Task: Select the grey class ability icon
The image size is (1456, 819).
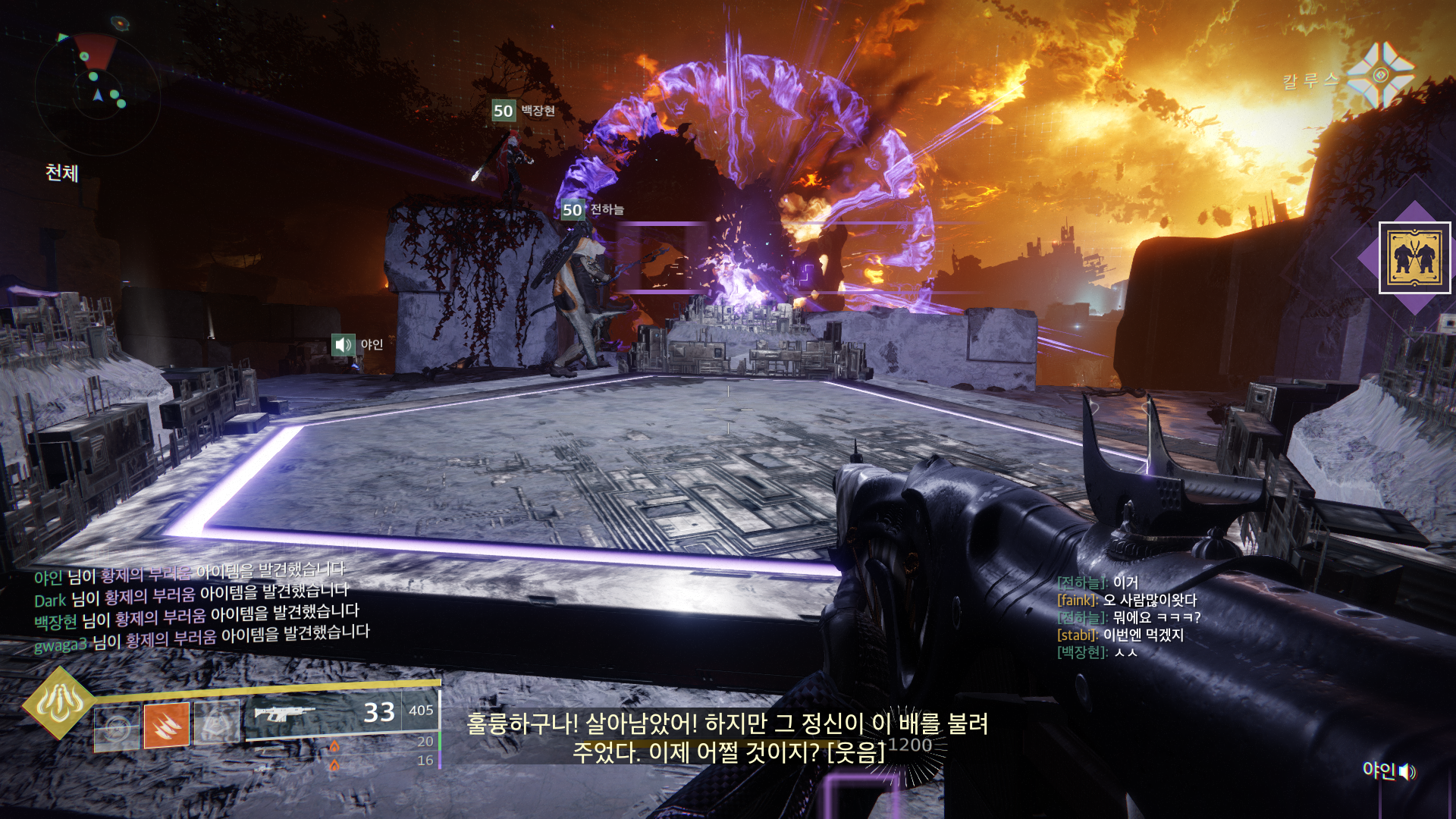Action: tap(217, 721)
